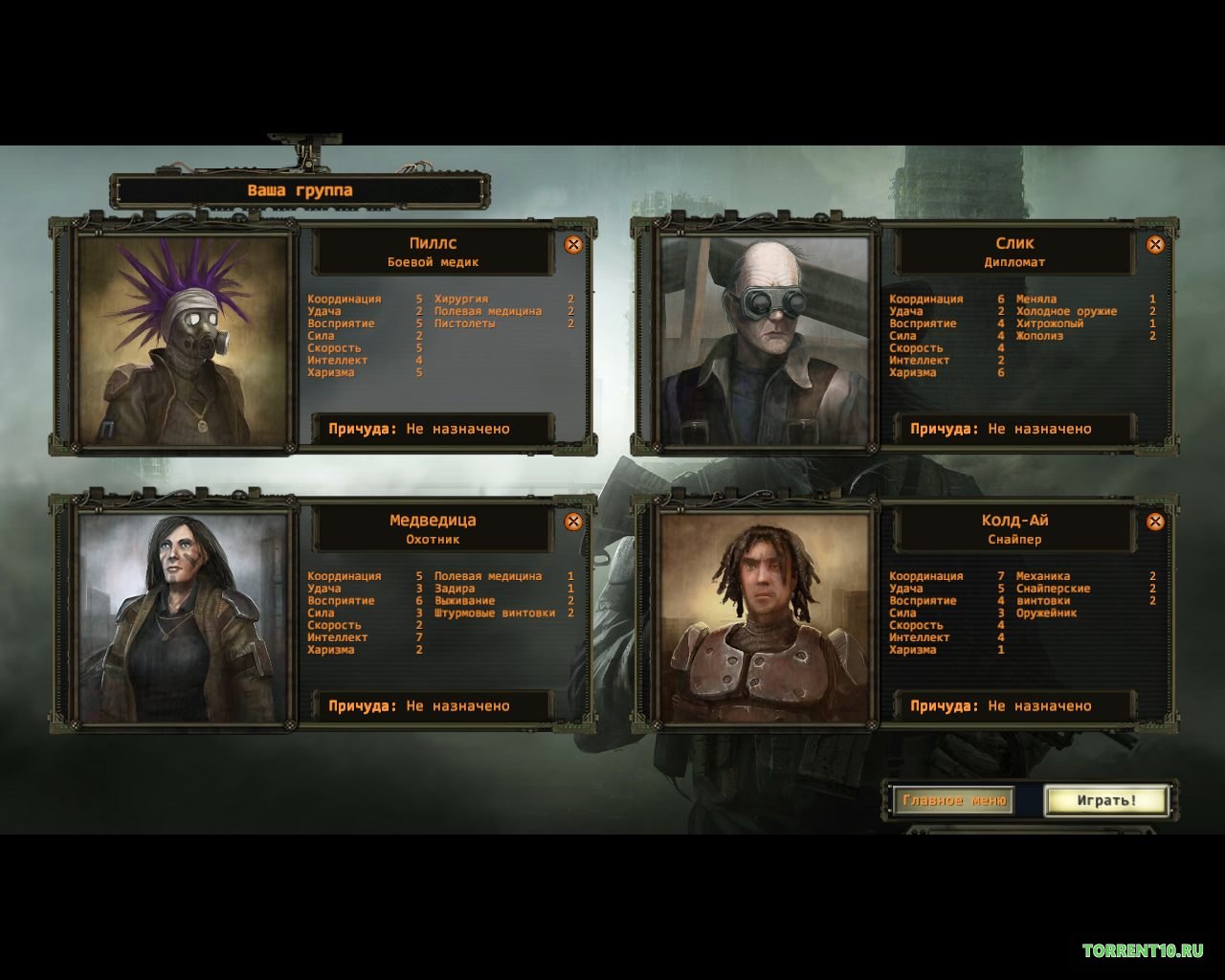Click the Слик Дипломат name plate
Screen dimensions: 1225x980
click(x=1014, y=252)
